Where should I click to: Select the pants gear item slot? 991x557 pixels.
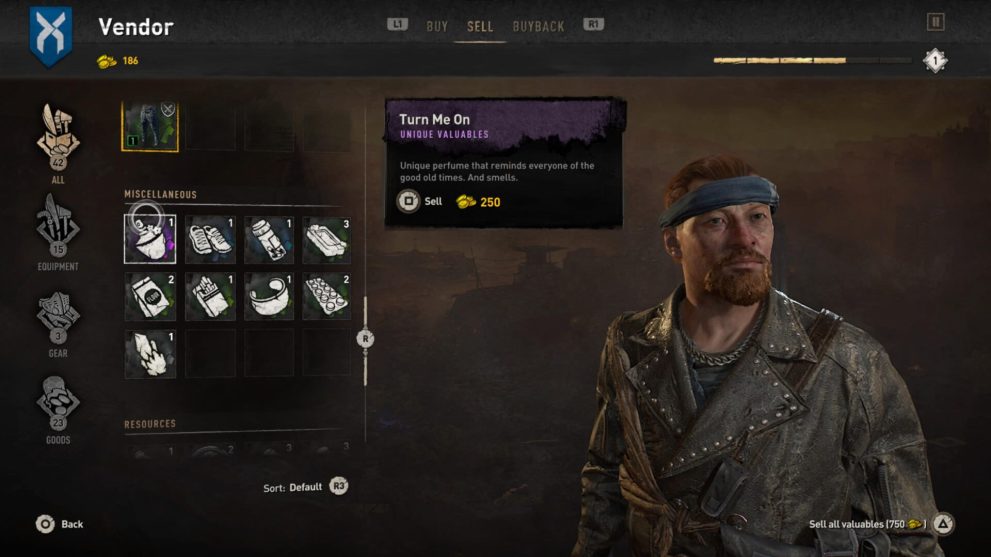click(150, 126)
